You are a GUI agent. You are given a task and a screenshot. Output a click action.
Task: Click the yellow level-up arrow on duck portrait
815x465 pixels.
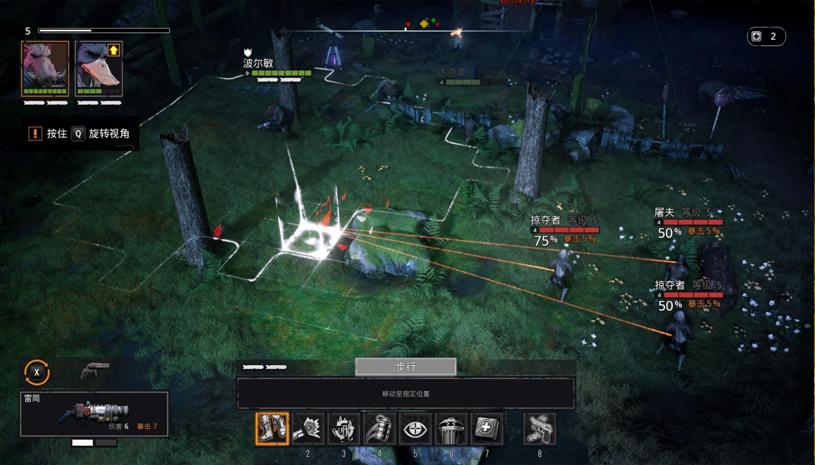(x=114, y=50)
